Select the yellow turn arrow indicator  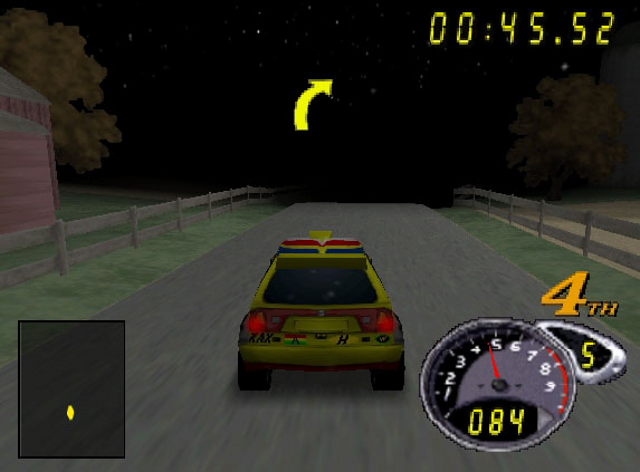[313, 105]
